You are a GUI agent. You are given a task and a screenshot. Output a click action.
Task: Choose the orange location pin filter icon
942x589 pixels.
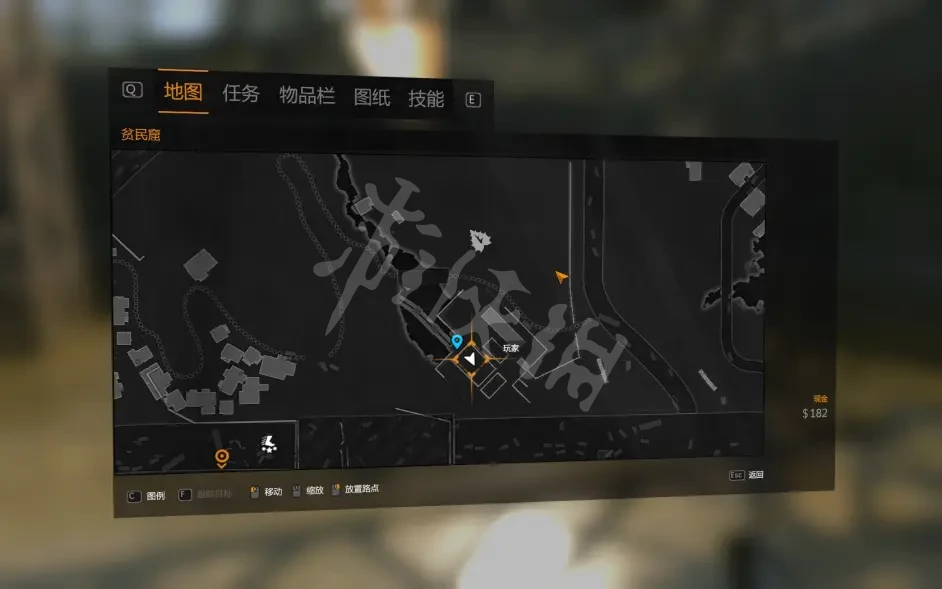tap(222, 458)
